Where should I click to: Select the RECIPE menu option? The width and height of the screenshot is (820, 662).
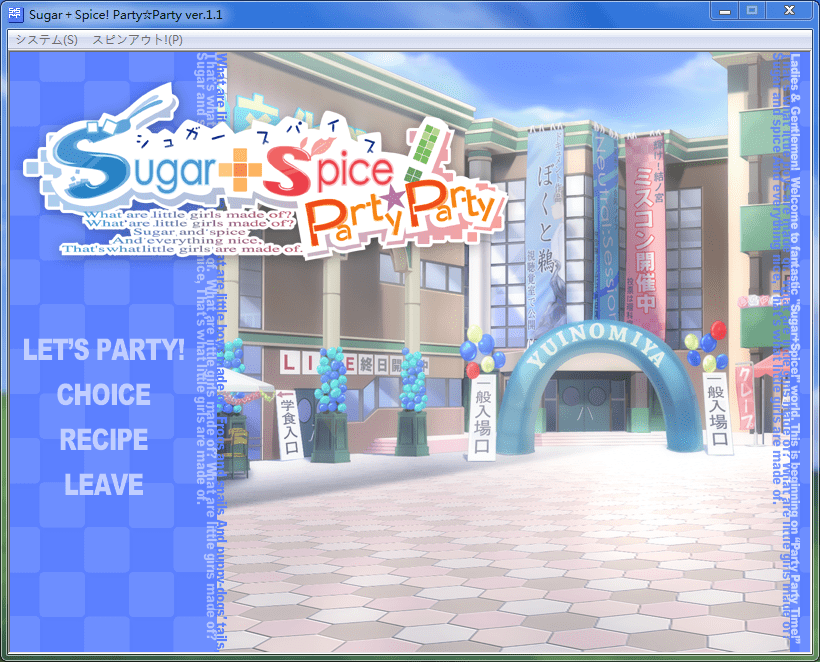(x=104, y=440)
